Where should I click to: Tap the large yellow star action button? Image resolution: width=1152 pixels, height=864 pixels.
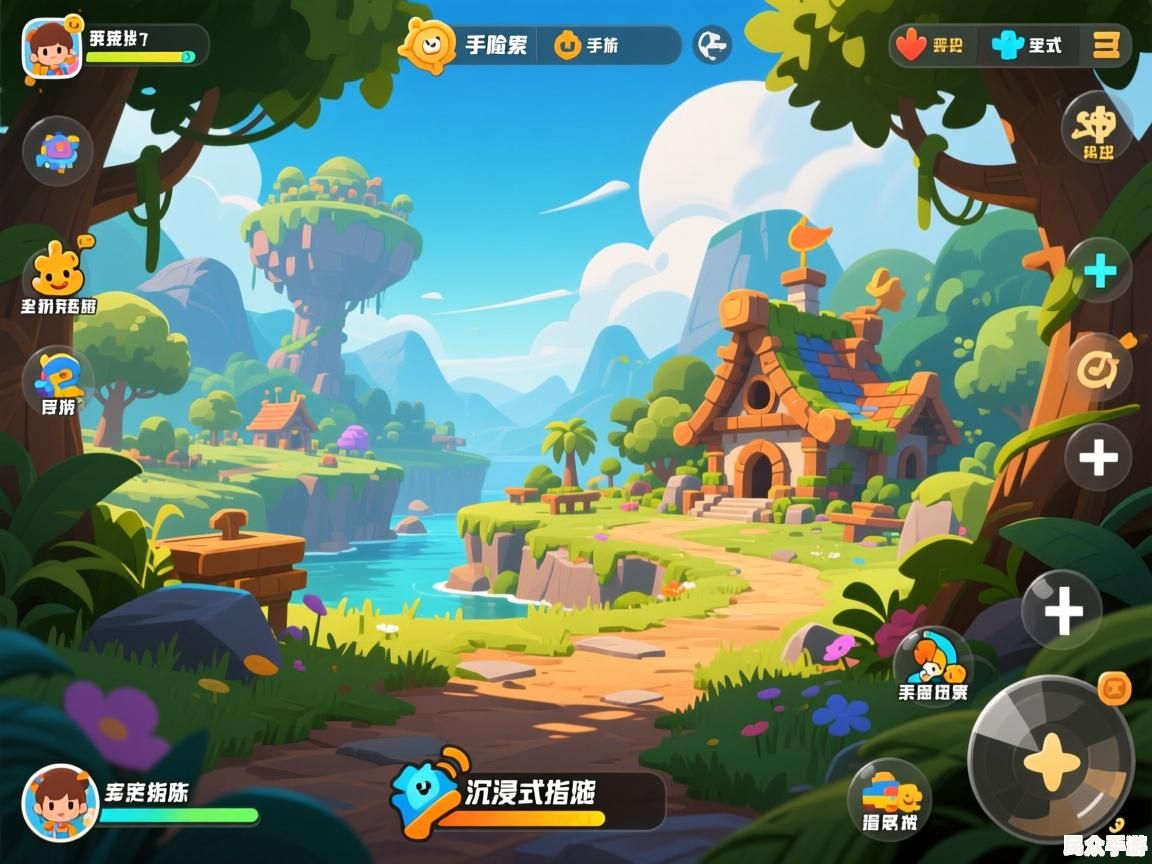click(1051, 760)
